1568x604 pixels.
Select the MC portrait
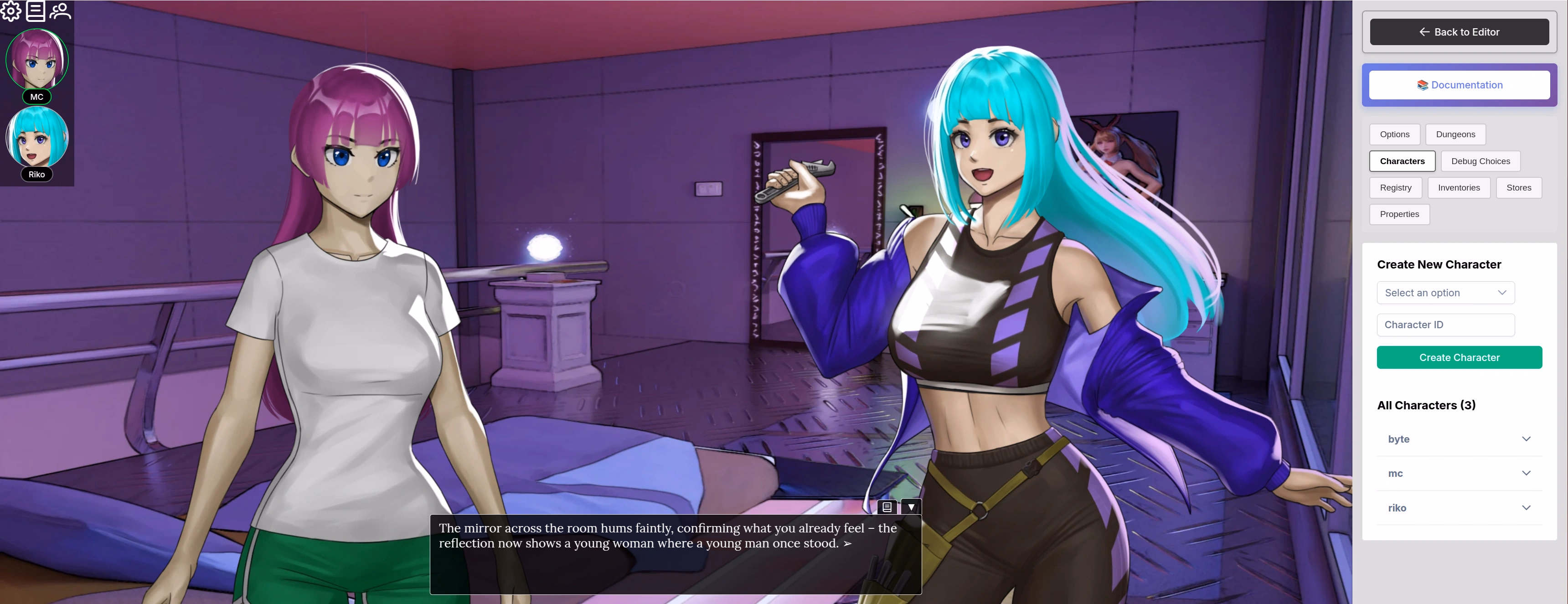click(37, 60)
